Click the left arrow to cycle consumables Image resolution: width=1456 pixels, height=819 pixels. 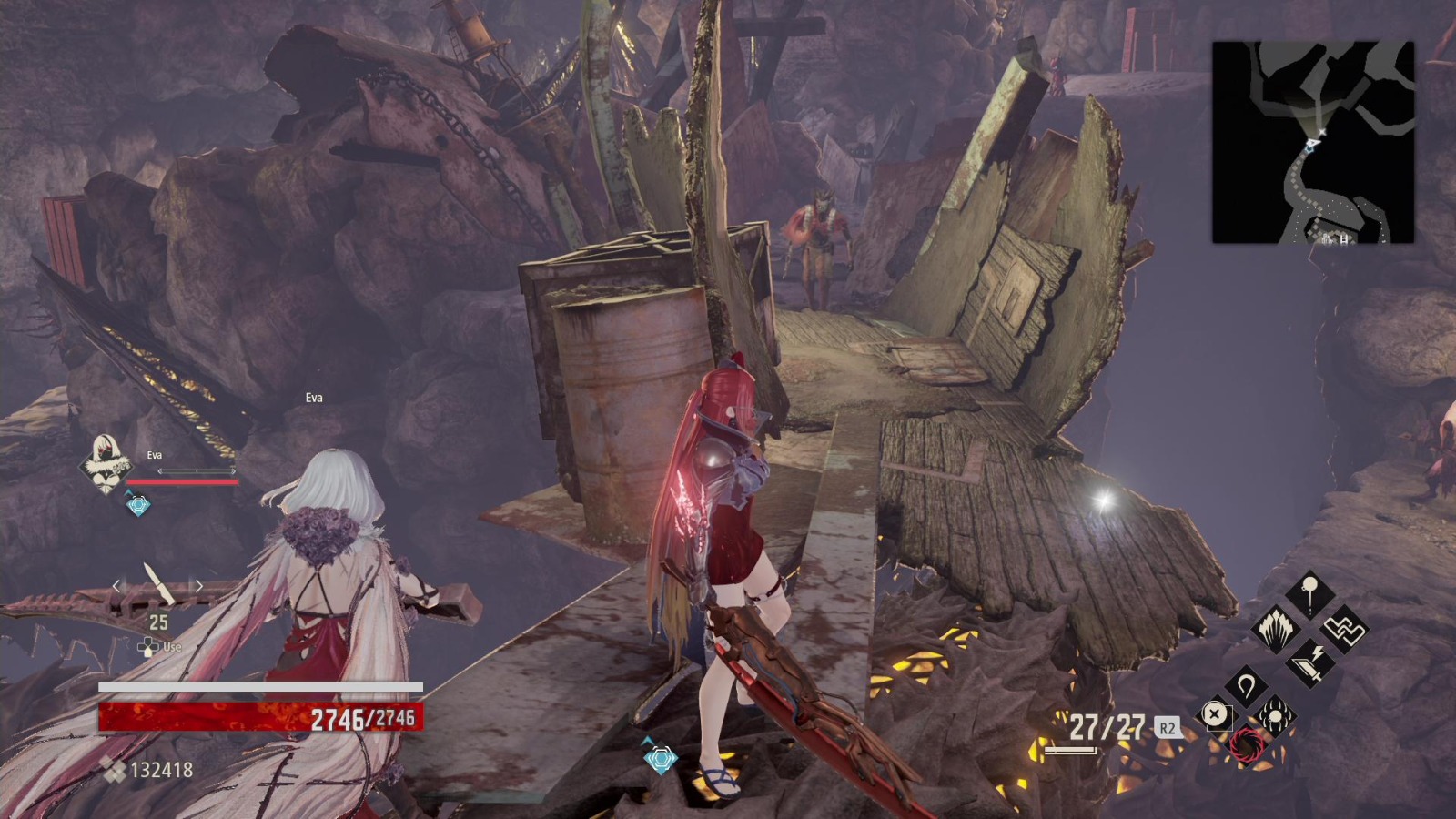116,587
